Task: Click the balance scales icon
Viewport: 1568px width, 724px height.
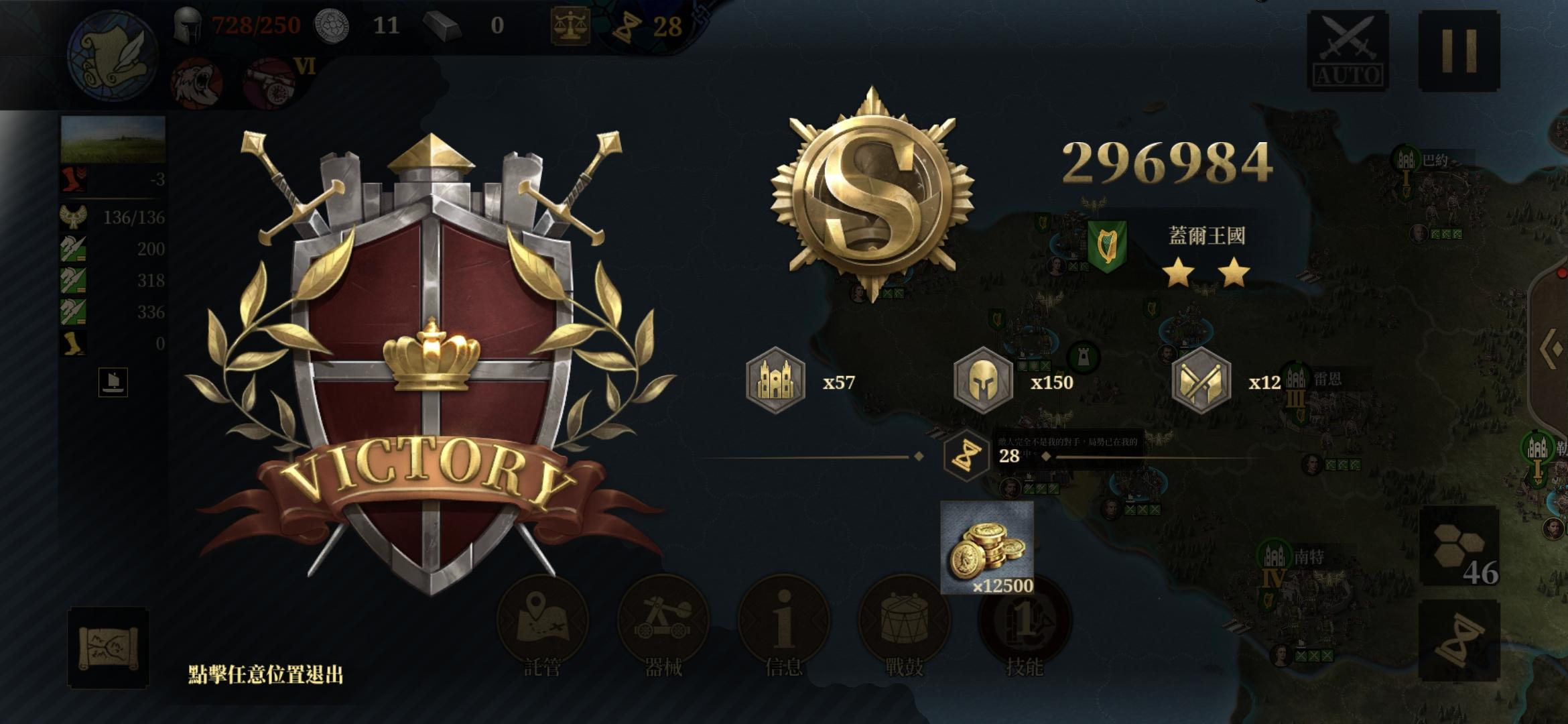Action: [570, 25]
